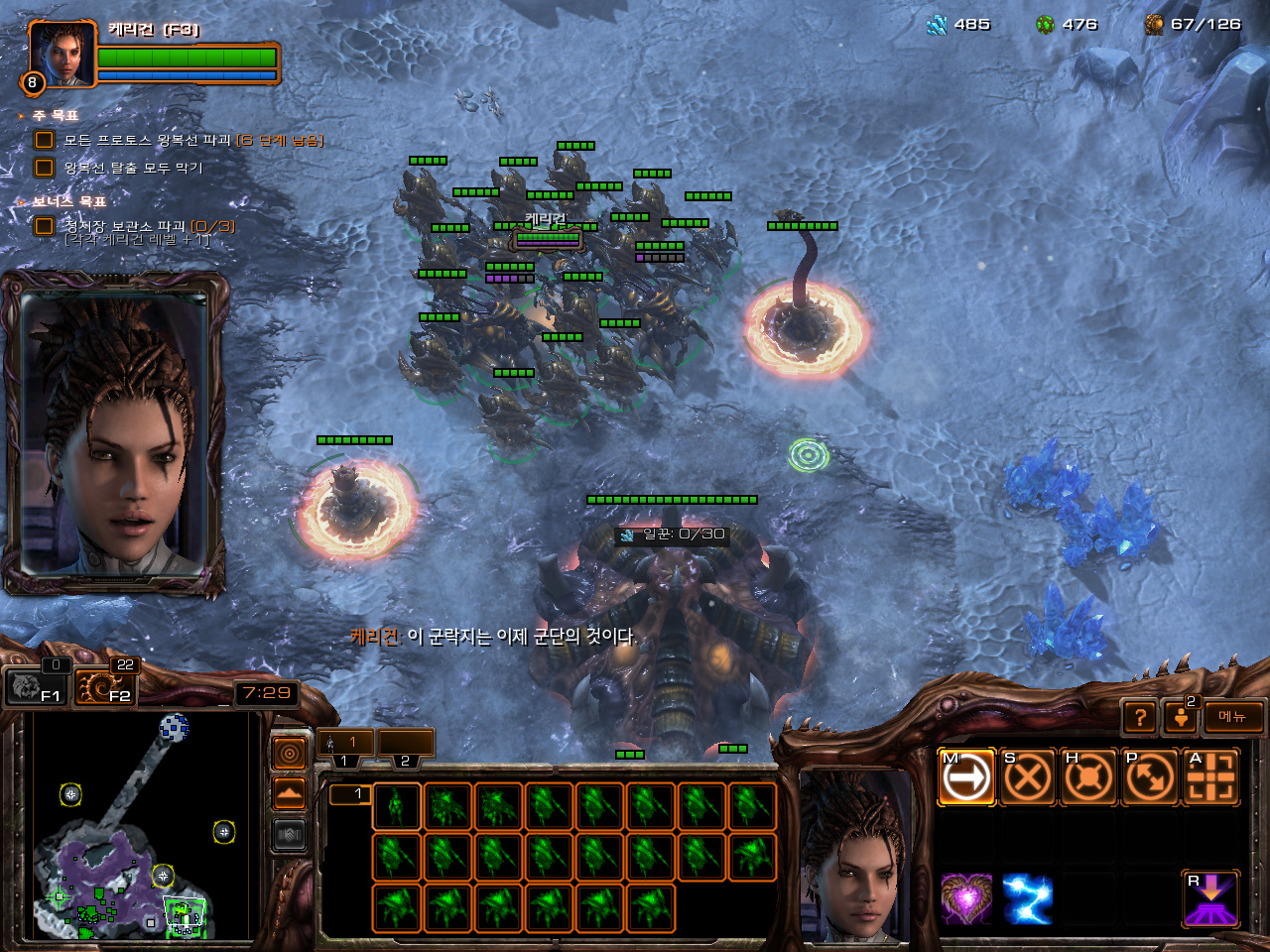Select the Attack command
Viewport: 1270px width, 952px height.
point(1211,776)
